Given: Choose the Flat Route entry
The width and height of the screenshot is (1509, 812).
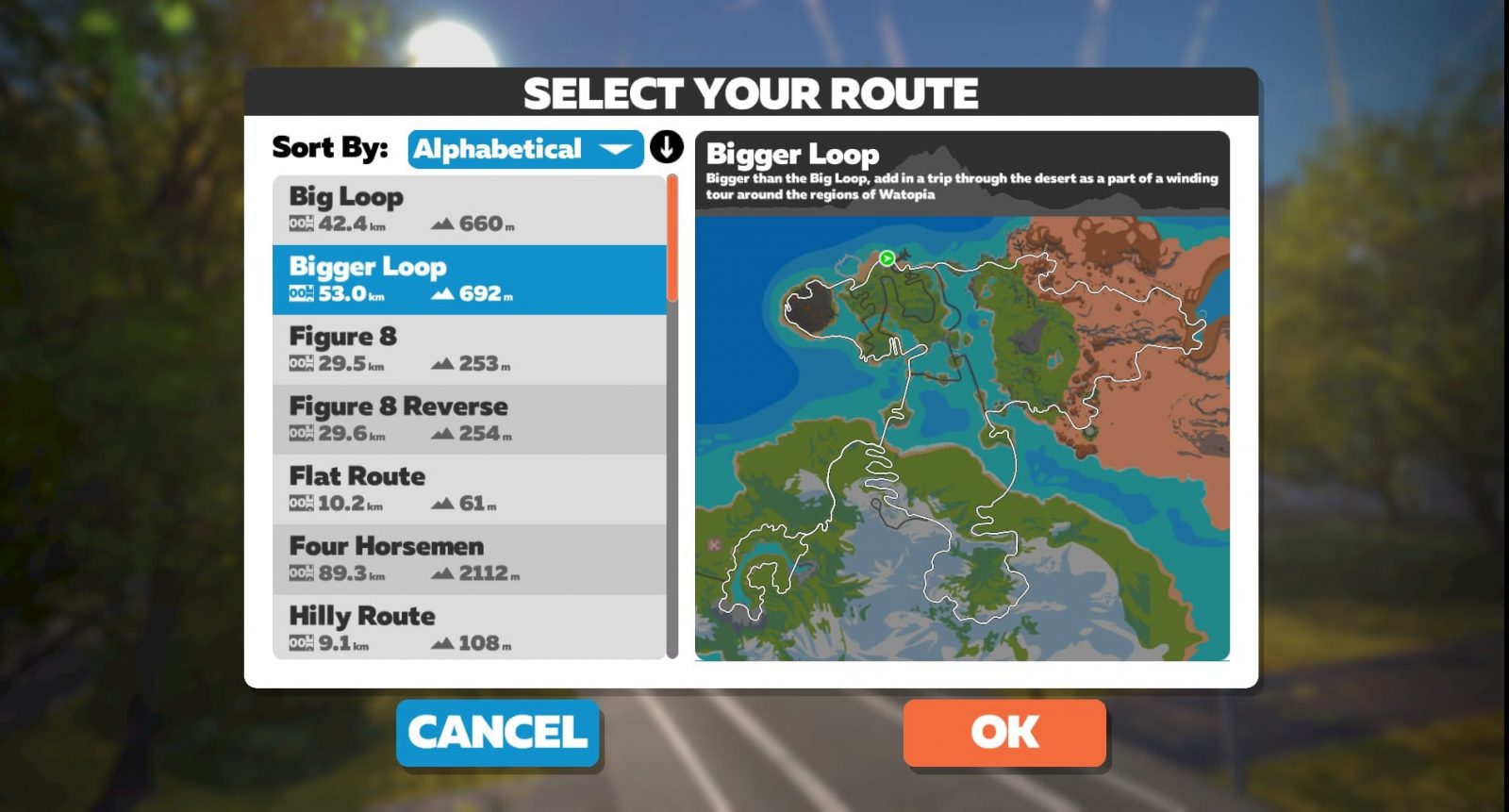Looking at the screenshot, I should pyautogui.click(x=469, y=489).
